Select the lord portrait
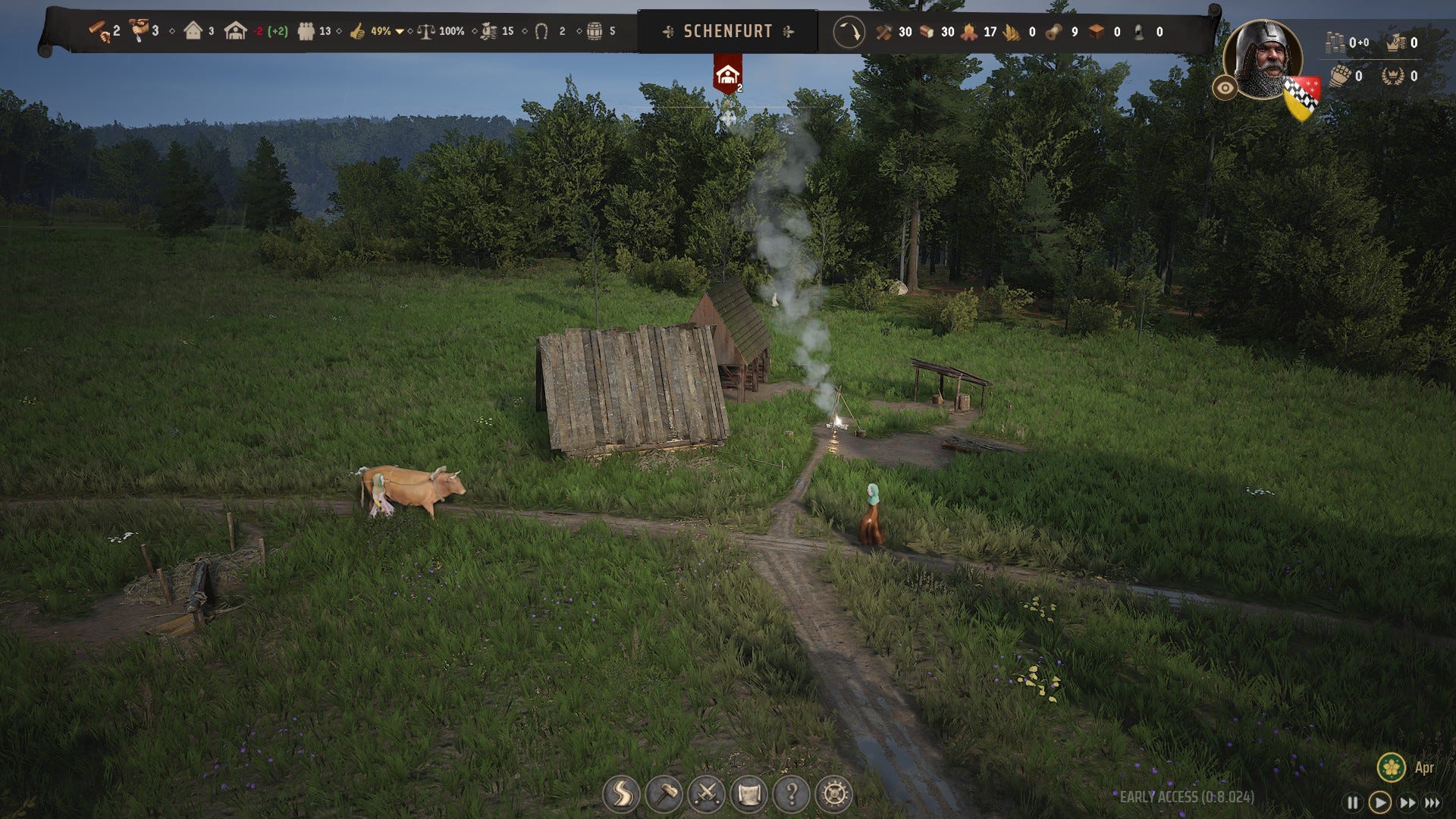 1262,59
